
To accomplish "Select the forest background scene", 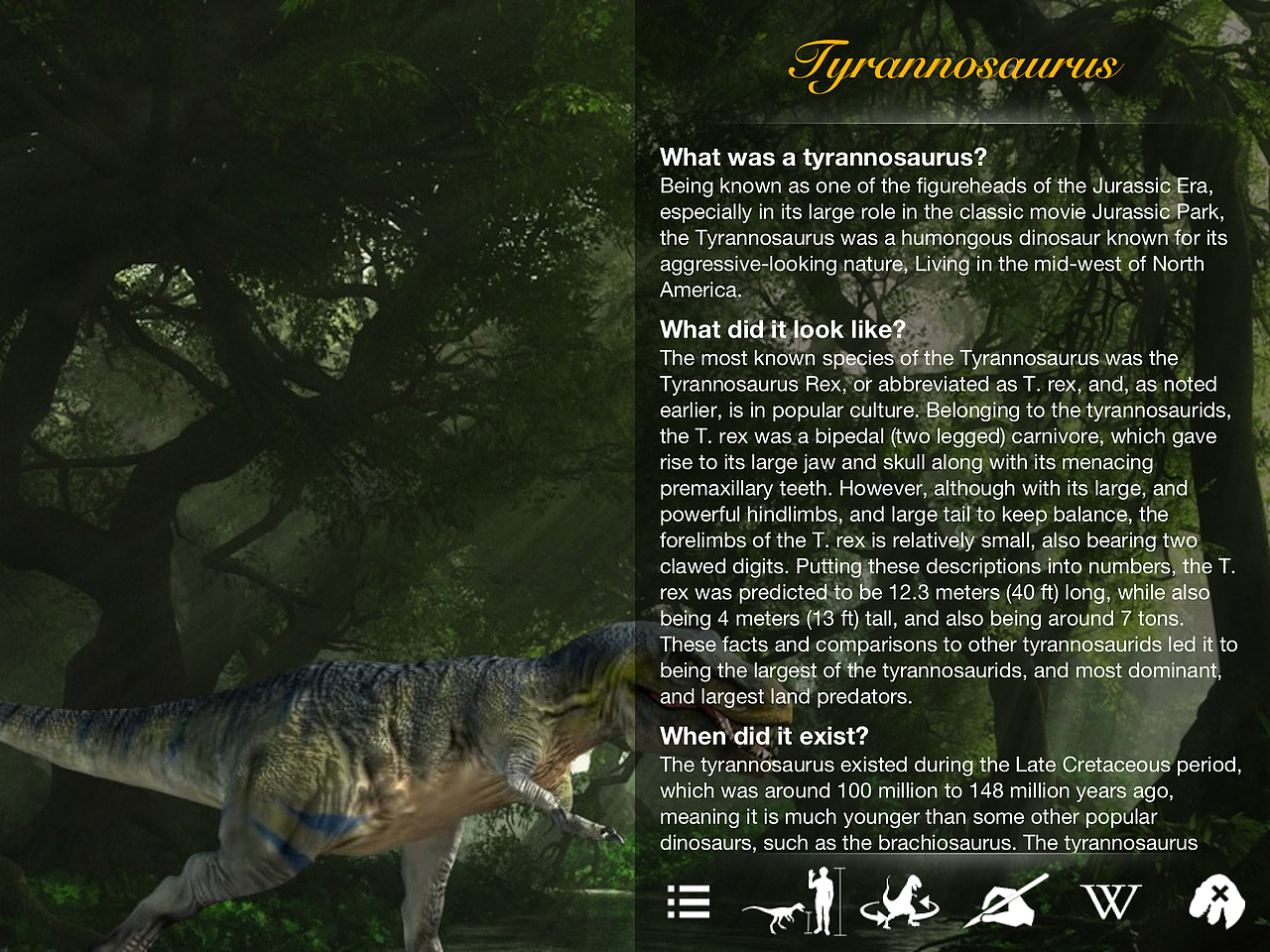I will point(298,297).
